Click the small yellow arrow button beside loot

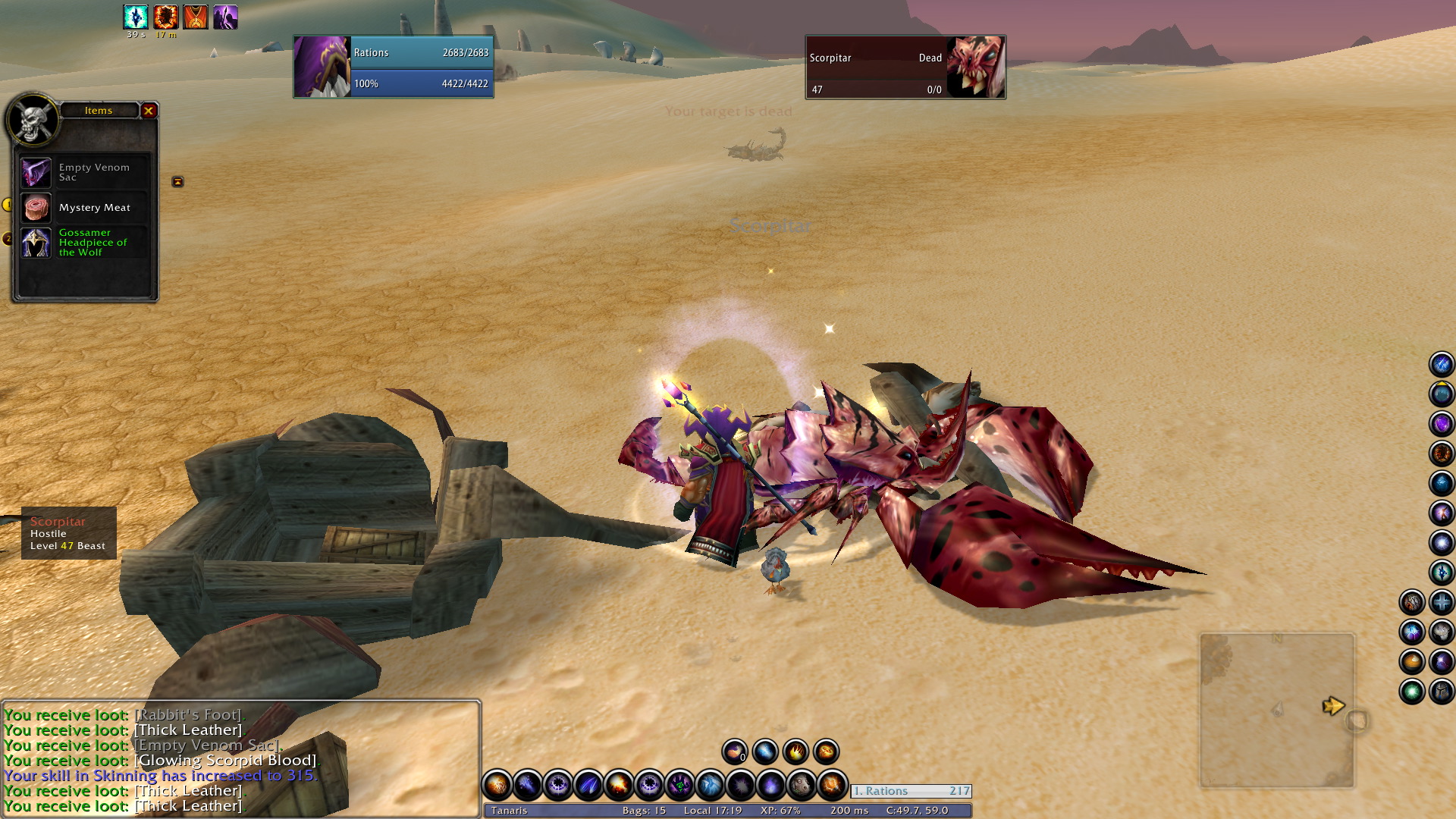click(x=177, y=182)
